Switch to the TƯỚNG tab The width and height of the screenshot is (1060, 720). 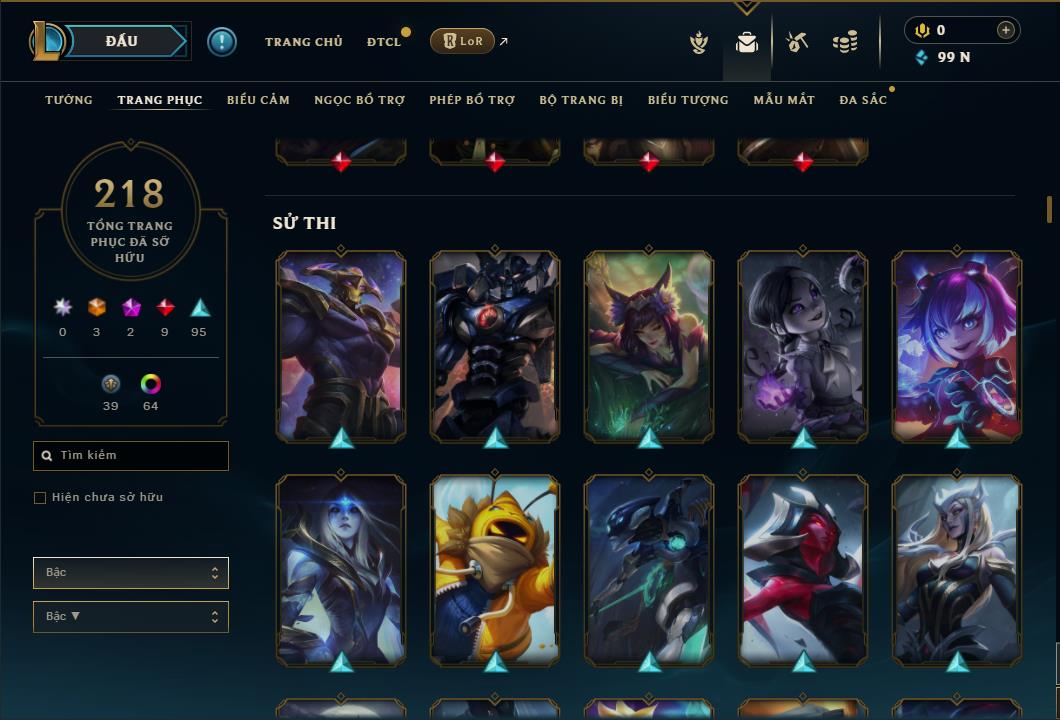69,100
